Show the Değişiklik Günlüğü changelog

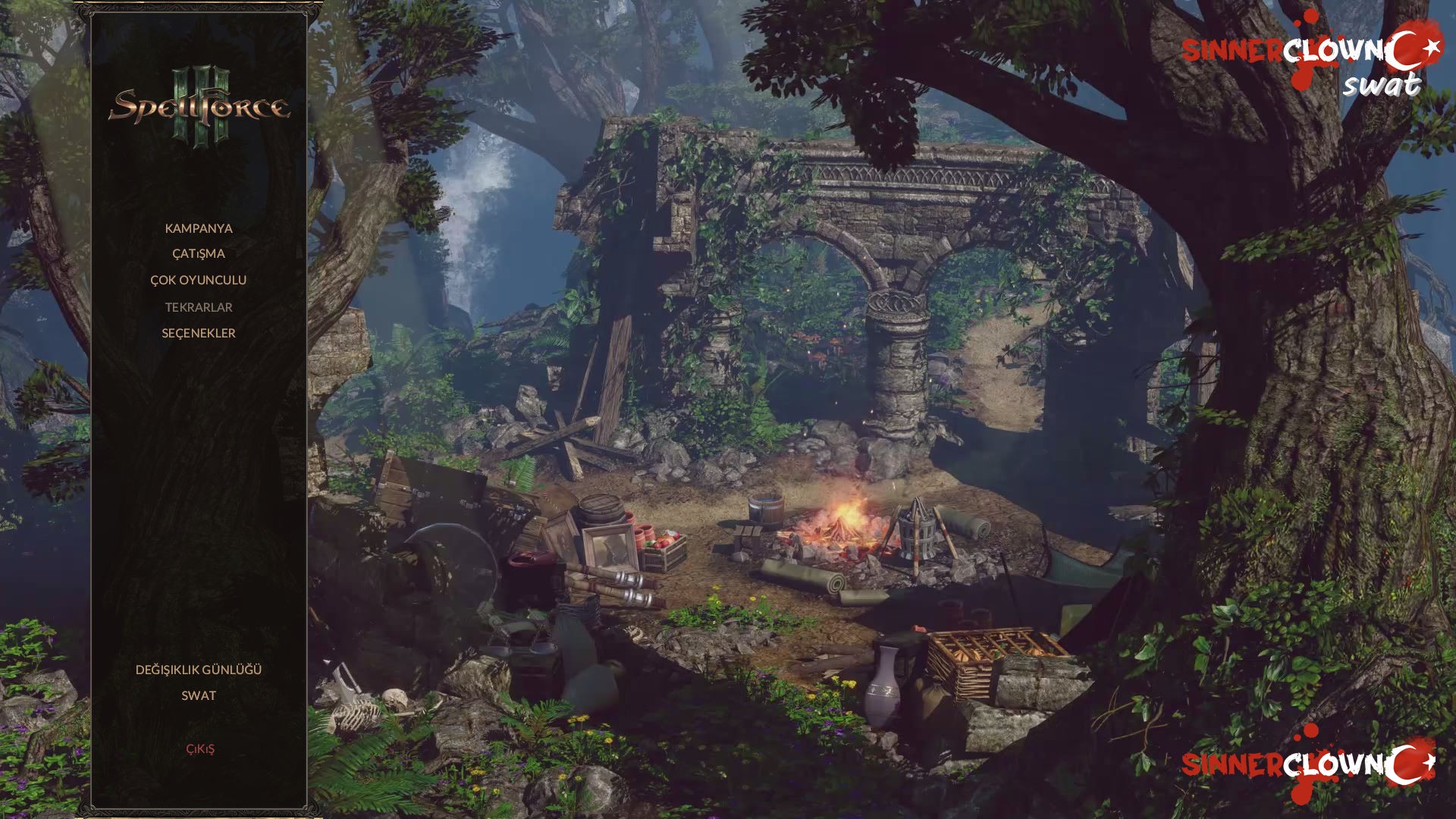(199, 670)
